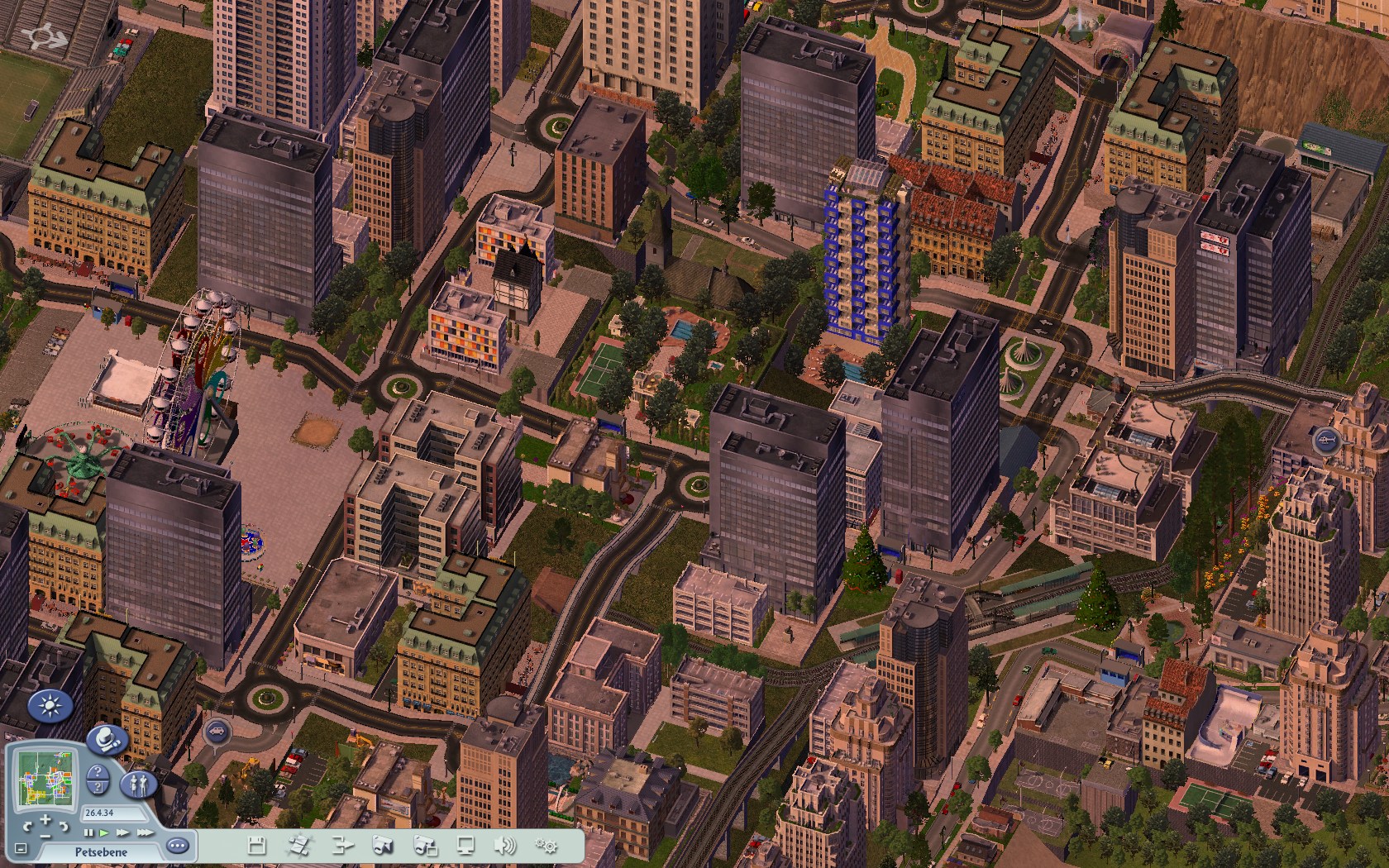This screenshot has width=1389, height=868.
Task: Minimize the control panel
Action: pos(21,848)
